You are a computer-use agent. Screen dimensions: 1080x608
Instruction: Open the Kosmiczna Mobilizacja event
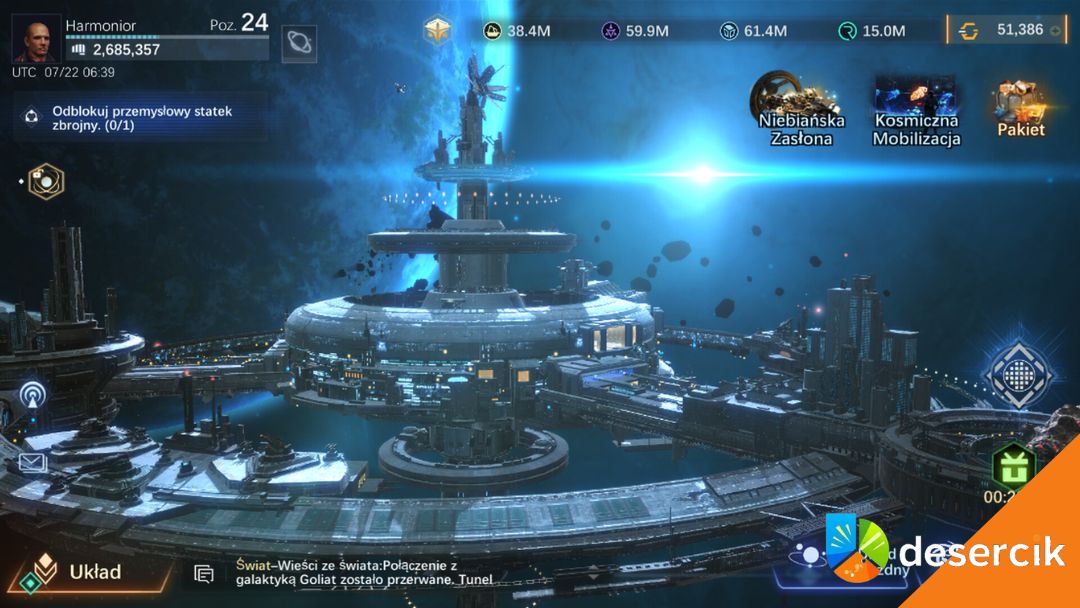(x=916, y=110)
